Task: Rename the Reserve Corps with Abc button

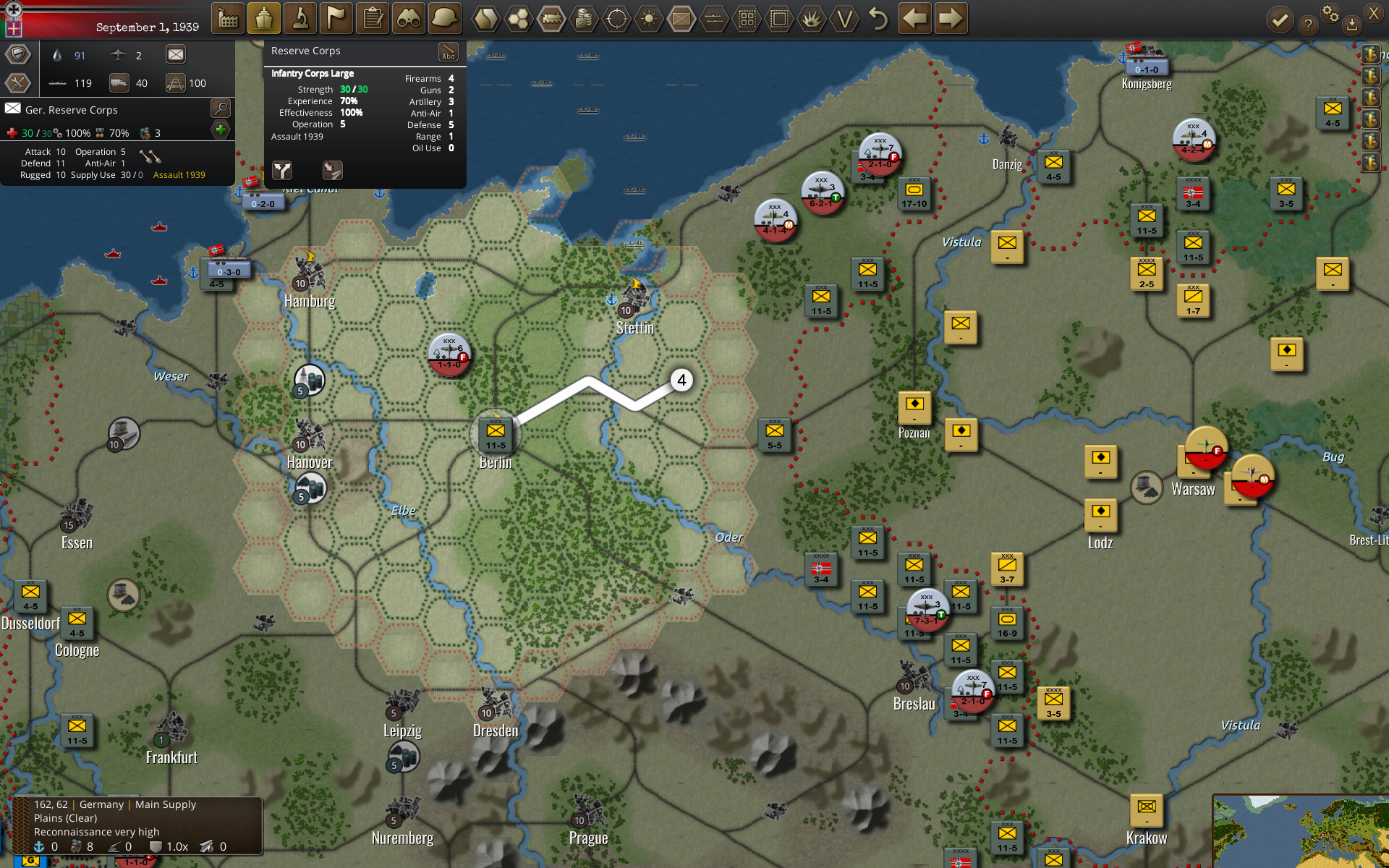Action: [449, 52]
